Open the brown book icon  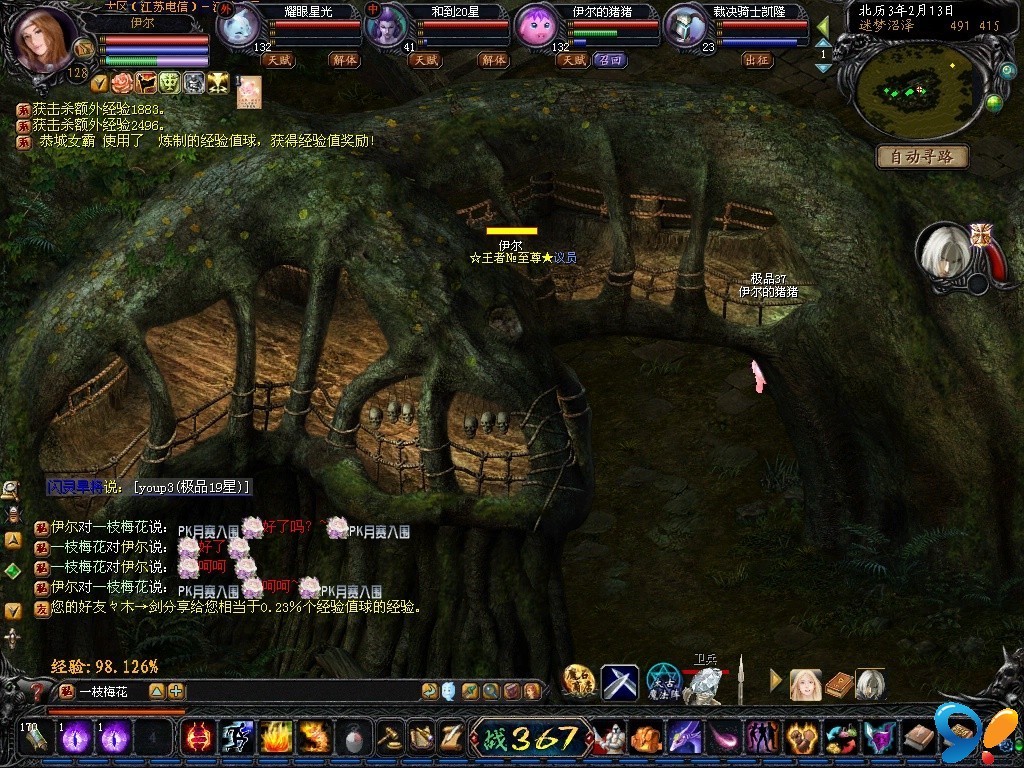[x=839, y=684]
